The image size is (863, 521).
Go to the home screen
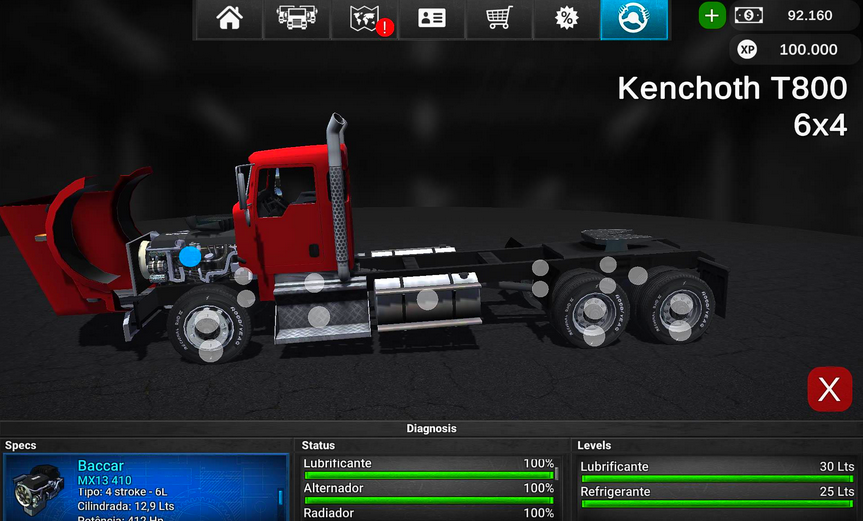coord(229,19)
